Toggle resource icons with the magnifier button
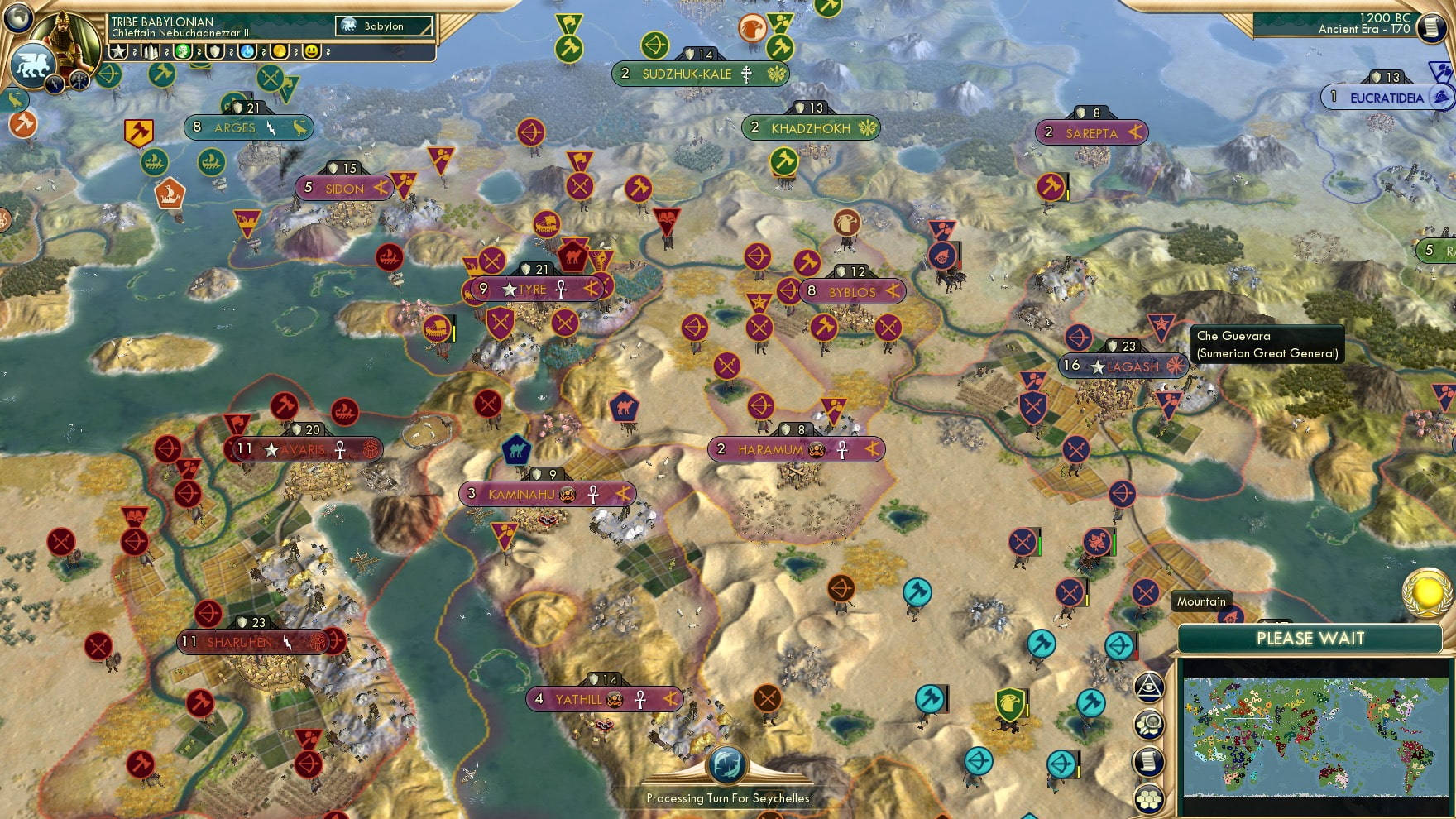Screen dimensions: 1456x819 1149,724
